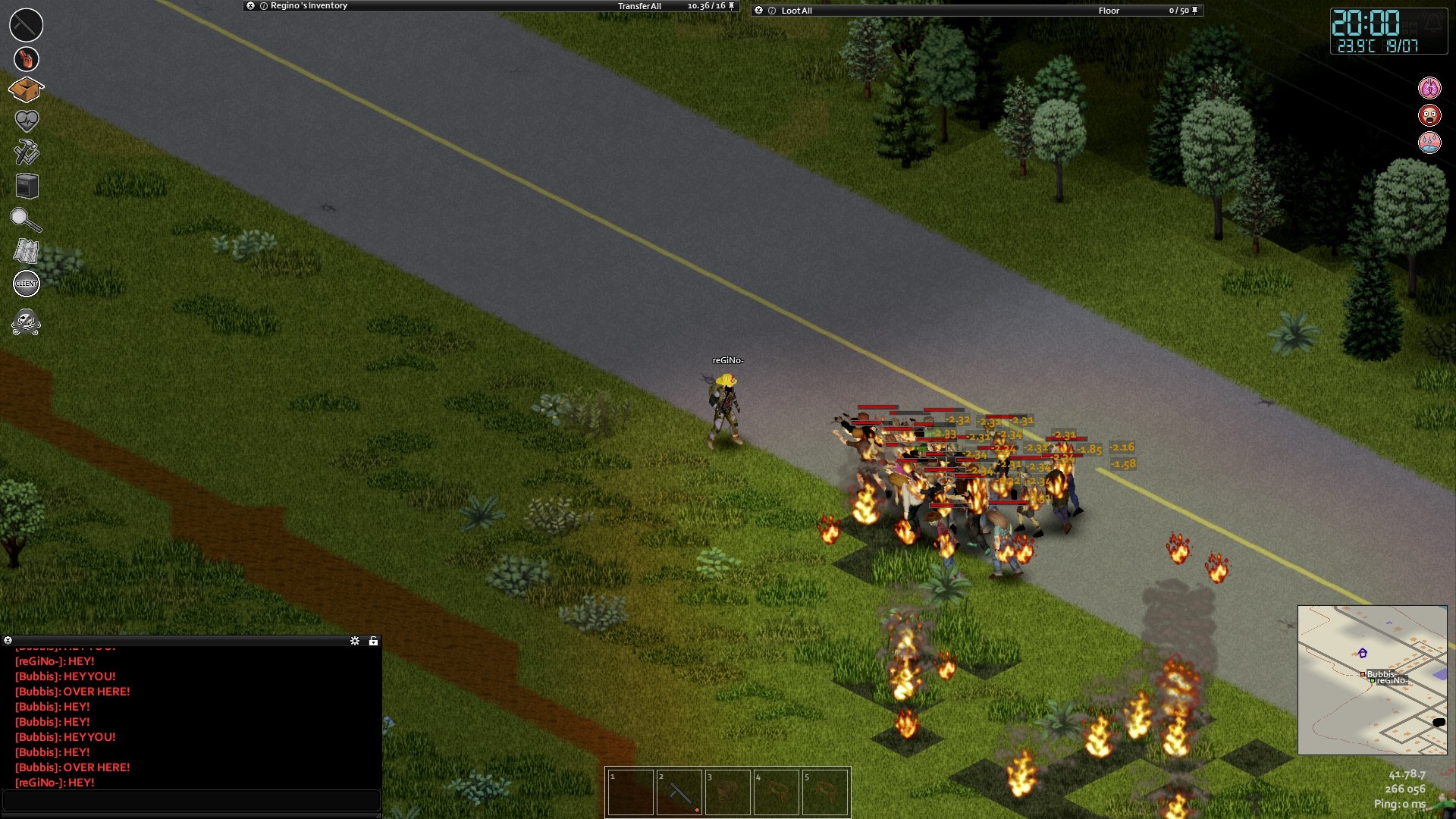Open chat settings via the gear icon
Screen dimensions: 1456x819
click(355, 641)
